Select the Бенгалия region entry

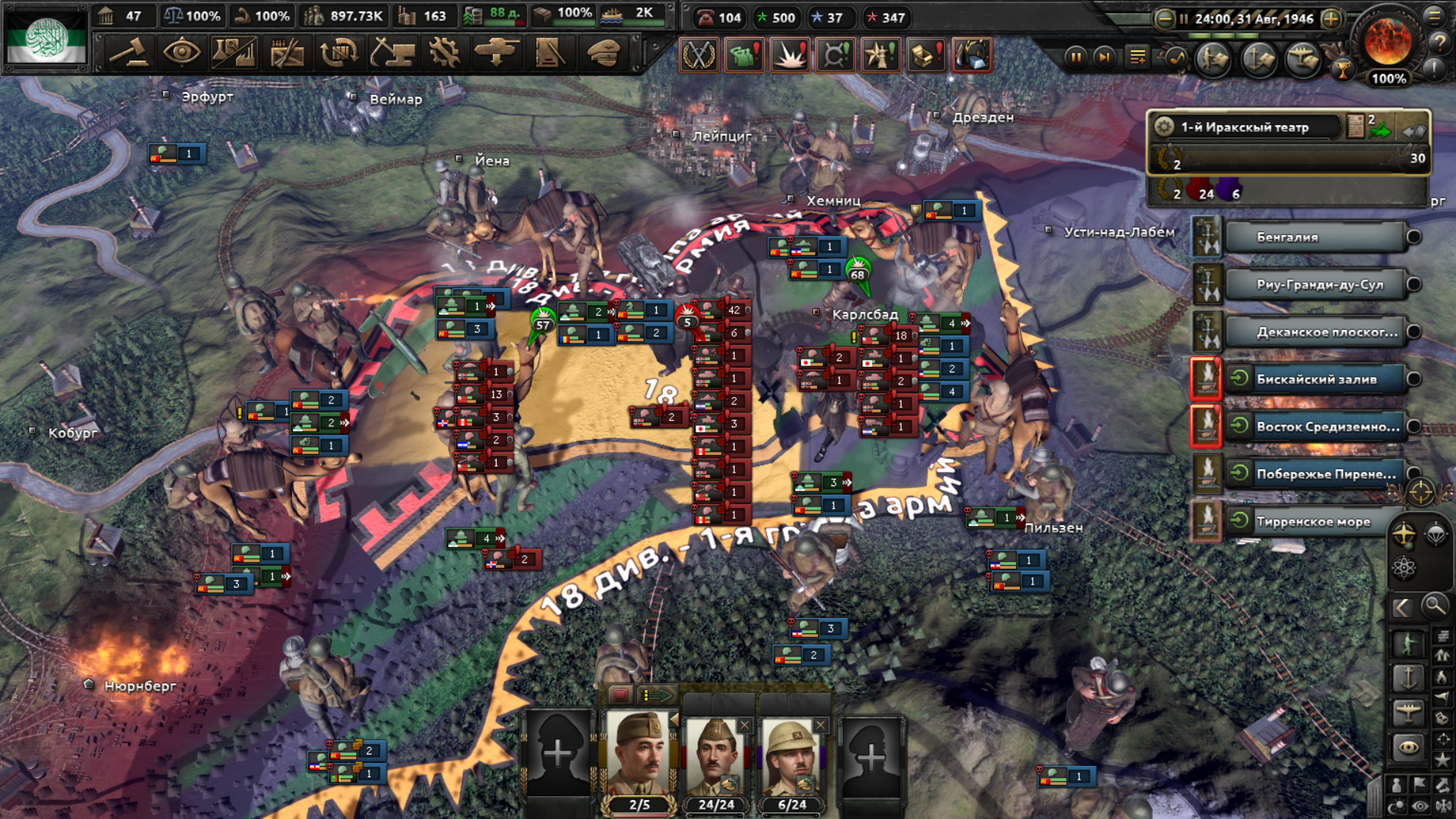point(1314,237)
